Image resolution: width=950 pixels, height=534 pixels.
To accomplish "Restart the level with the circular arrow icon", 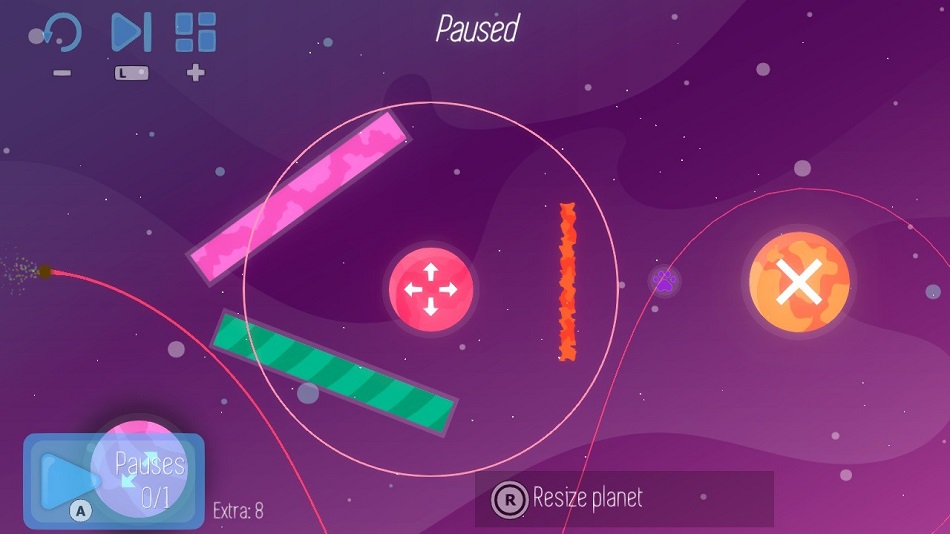I will tap(62, 33).
